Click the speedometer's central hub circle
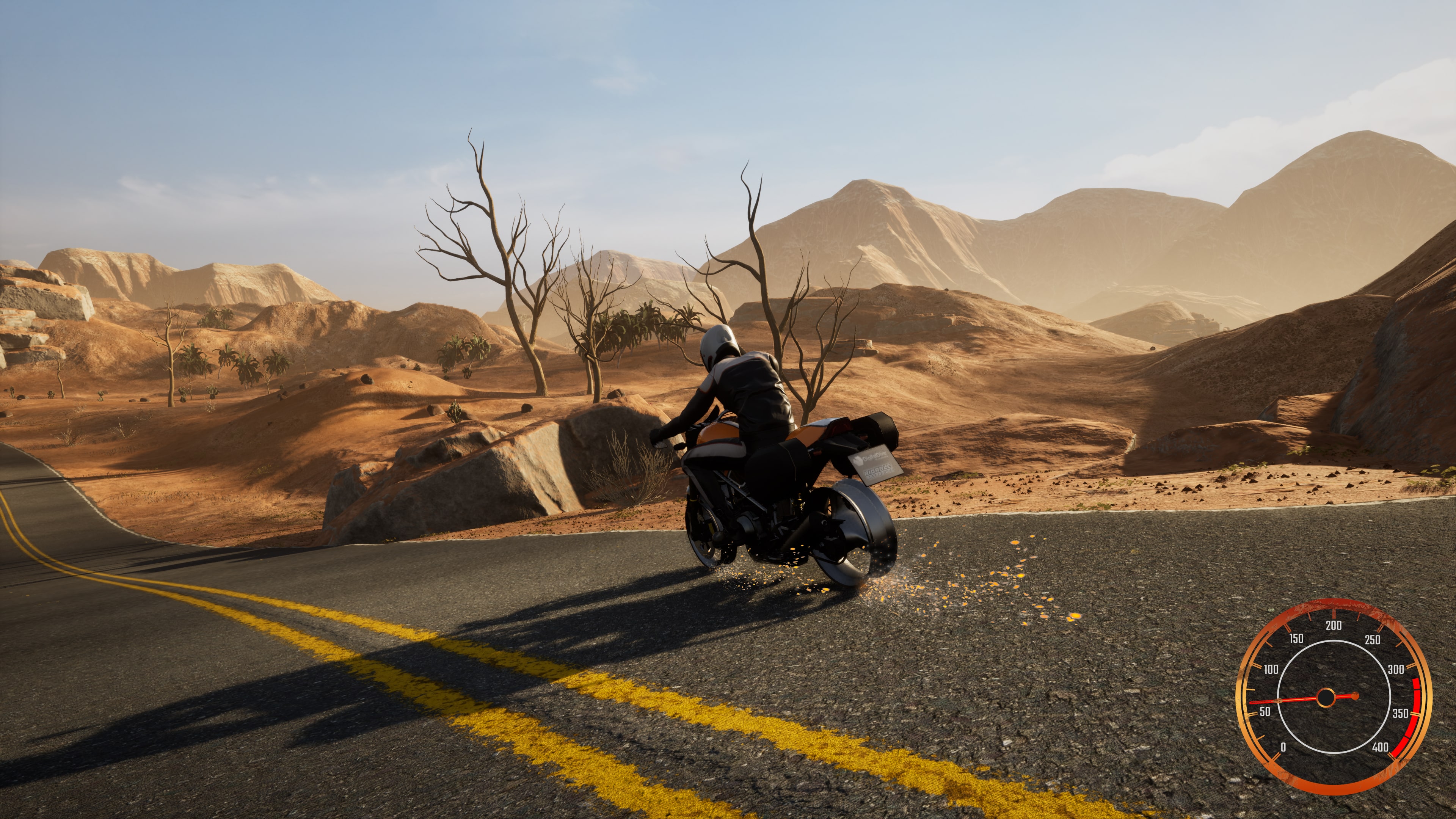The height and width of the screenshot is (819, 1456). pyautogui.click(x=1326, y=698)
